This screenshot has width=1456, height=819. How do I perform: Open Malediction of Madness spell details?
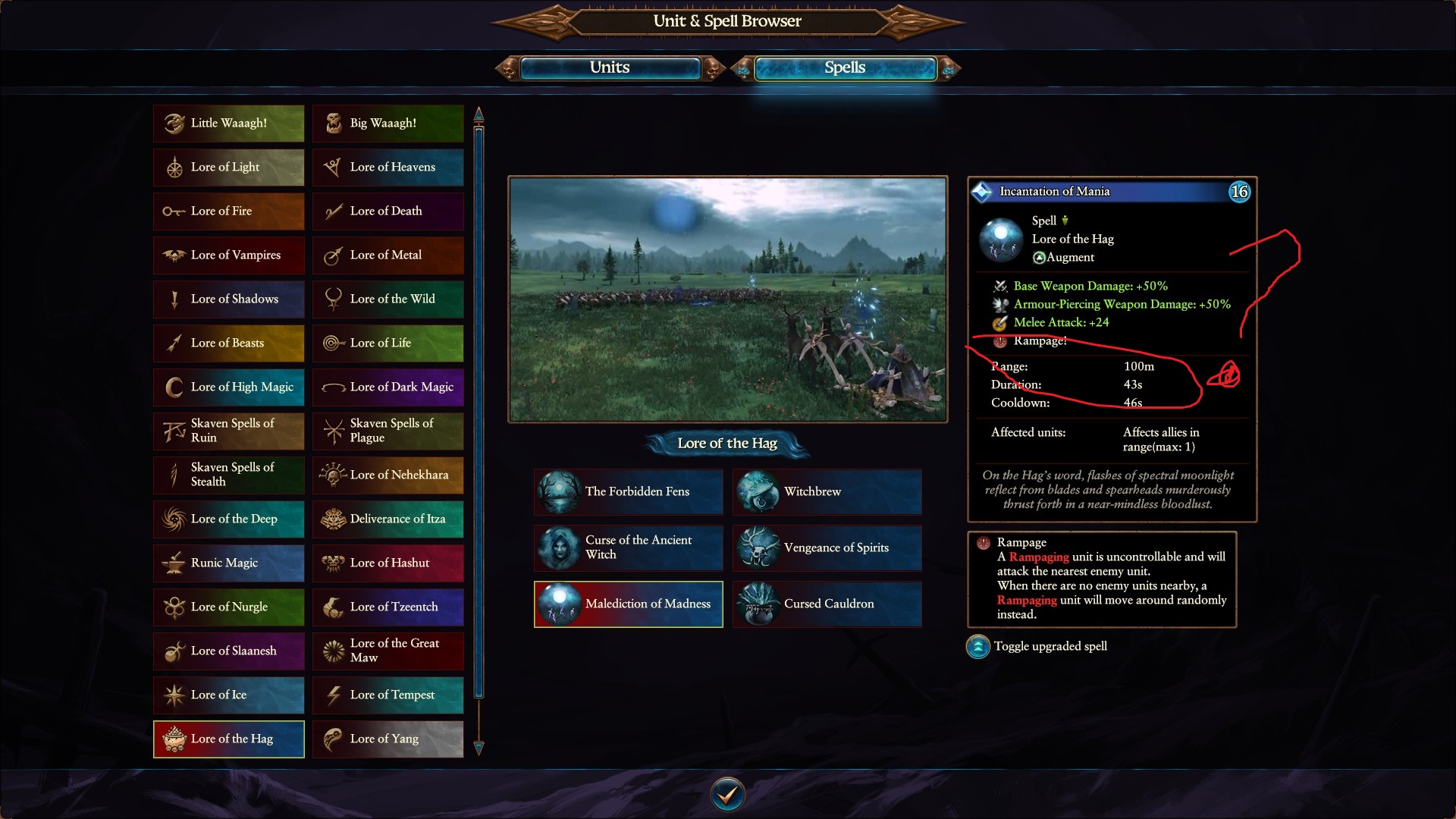(628, 604)
